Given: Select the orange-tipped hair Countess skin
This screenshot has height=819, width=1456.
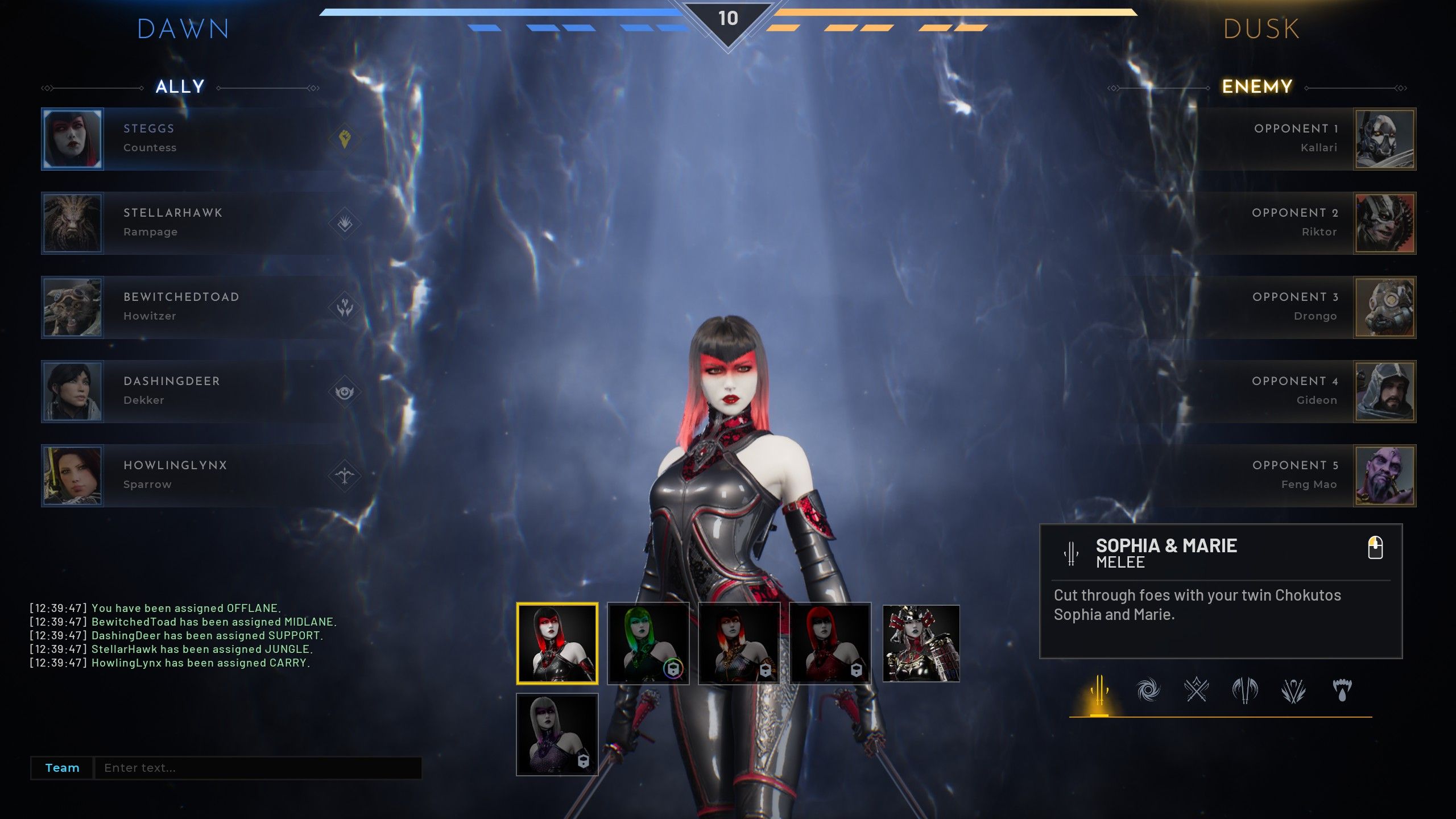Looking at the screenshot, I should [739, 643].
